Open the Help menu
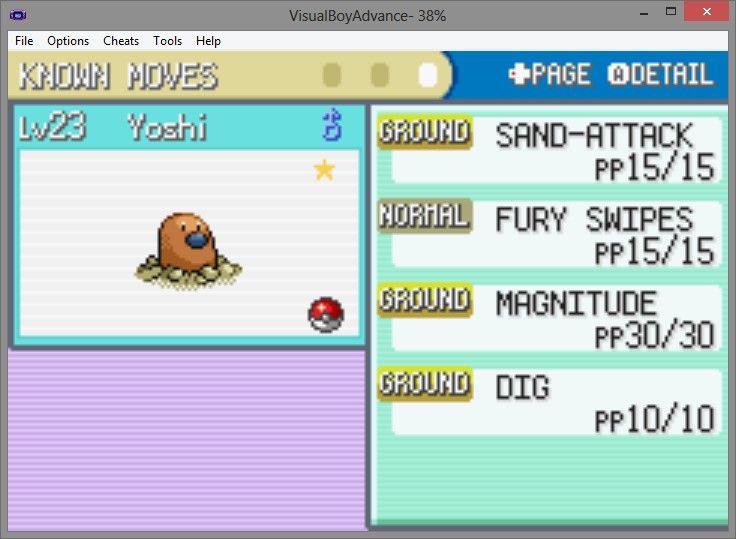The width and height of the screenshot is (736, 539). [x=208, y=41]
